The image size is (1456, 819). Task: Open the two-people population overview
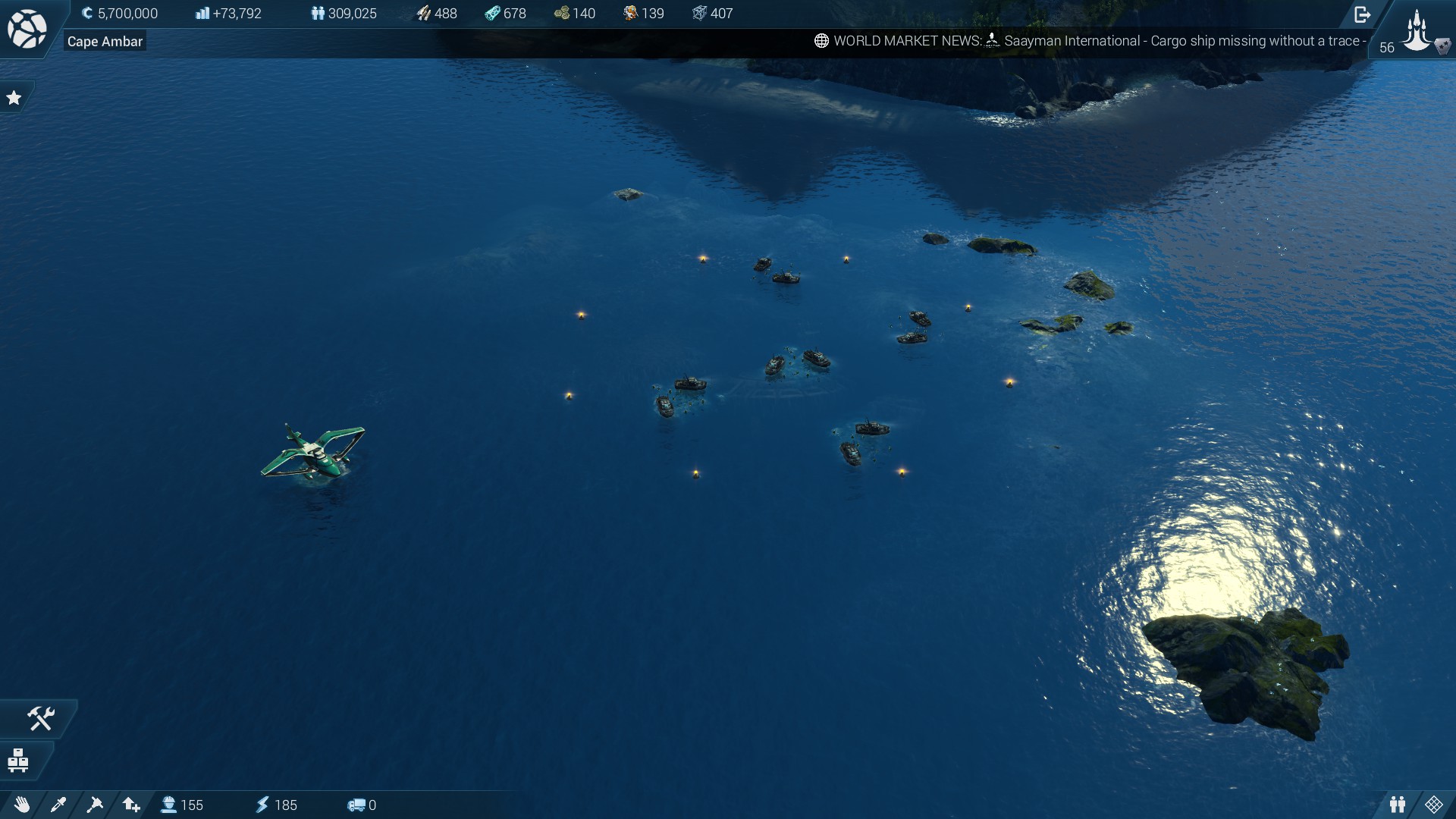[x=1398, y=805]
